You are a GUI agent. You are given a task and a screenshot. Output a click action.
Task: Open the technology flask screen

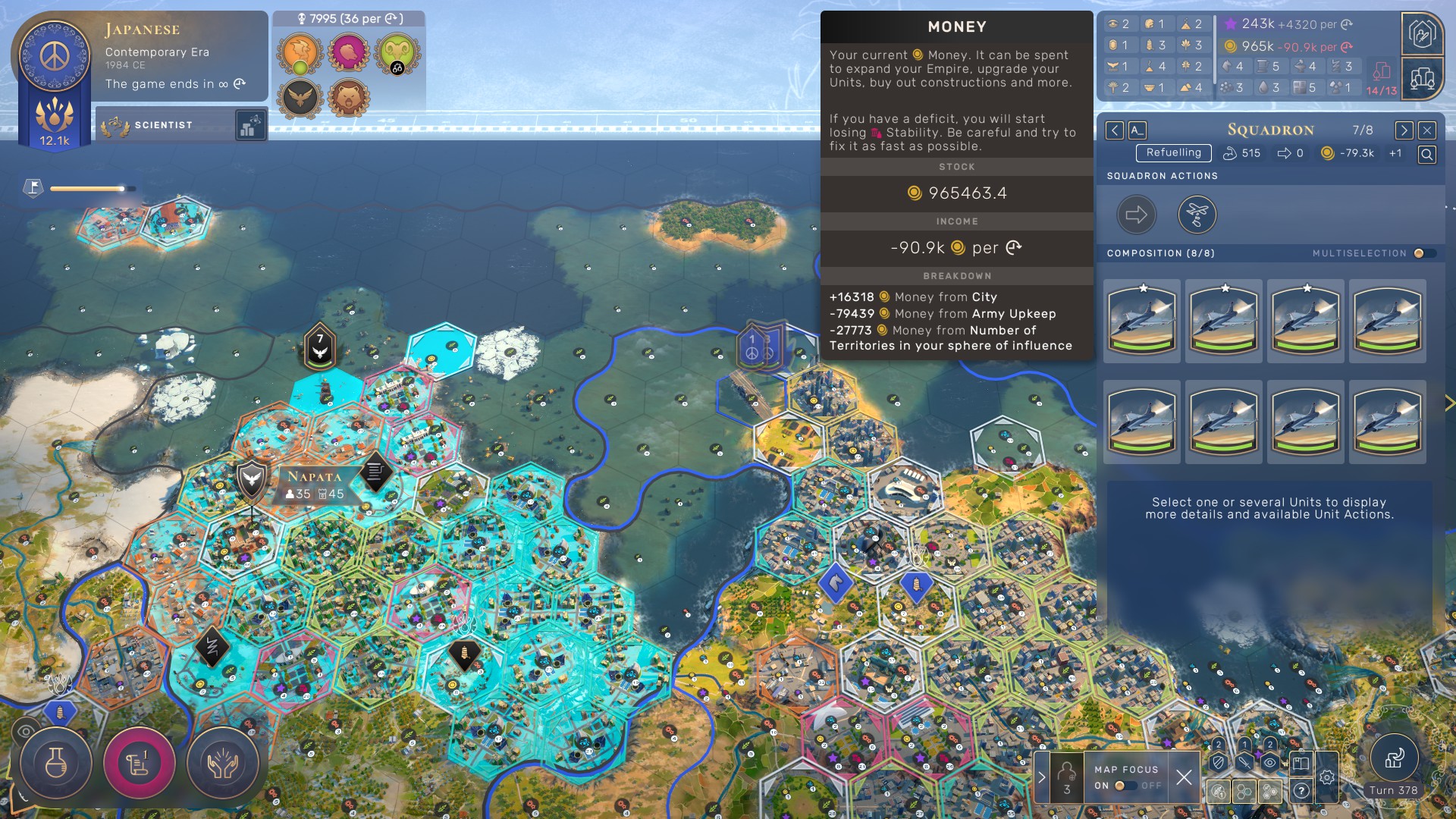click(56, 764)
